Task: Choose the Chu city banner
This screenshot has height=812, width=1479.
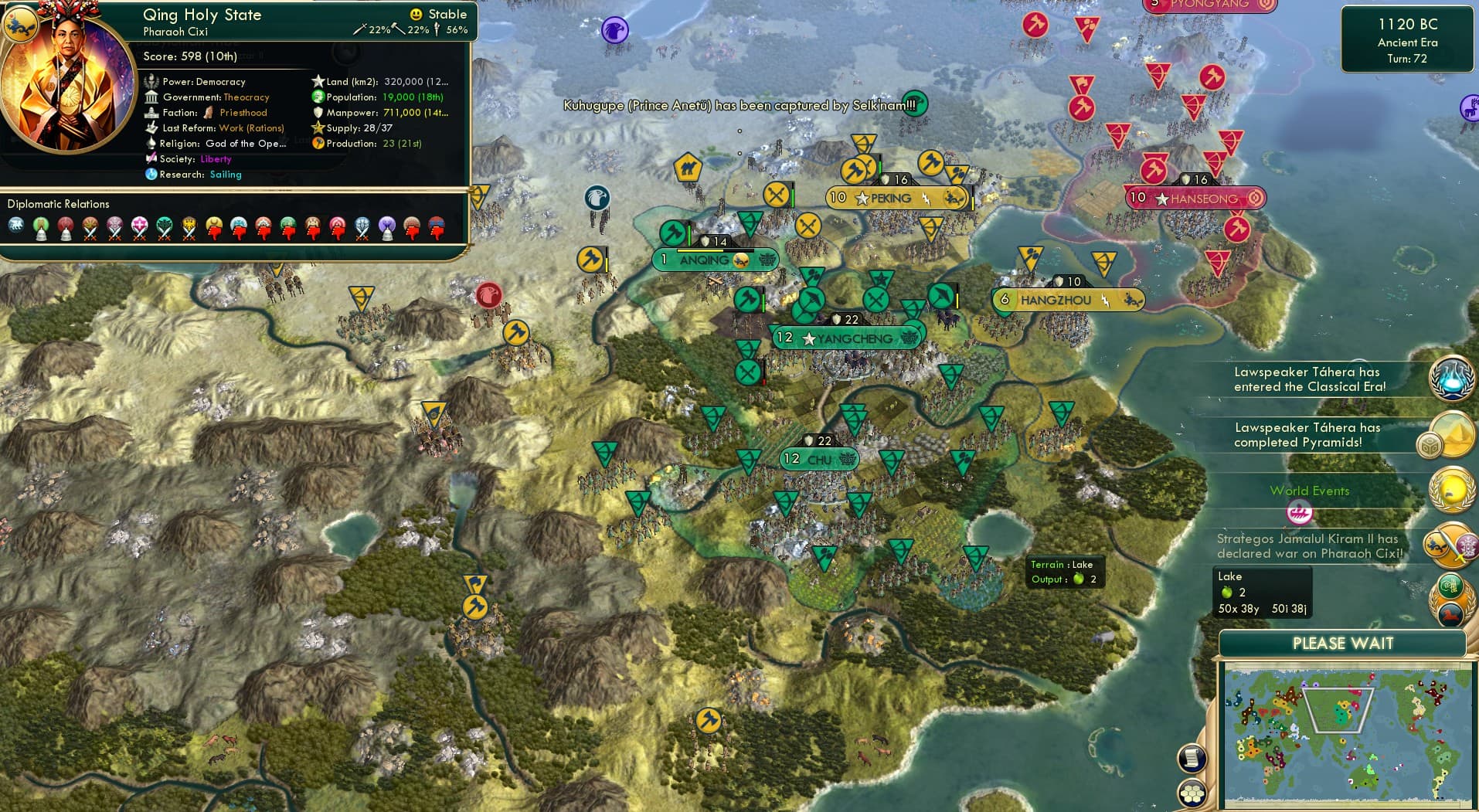Action: [x=819, y=459]
